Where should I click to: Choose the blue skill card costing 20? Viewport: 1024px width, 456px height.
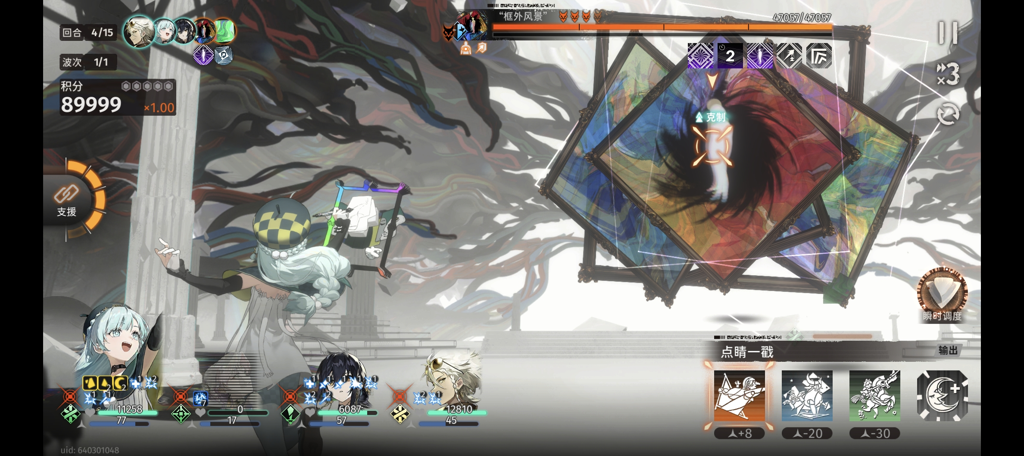tap(806, 395)
